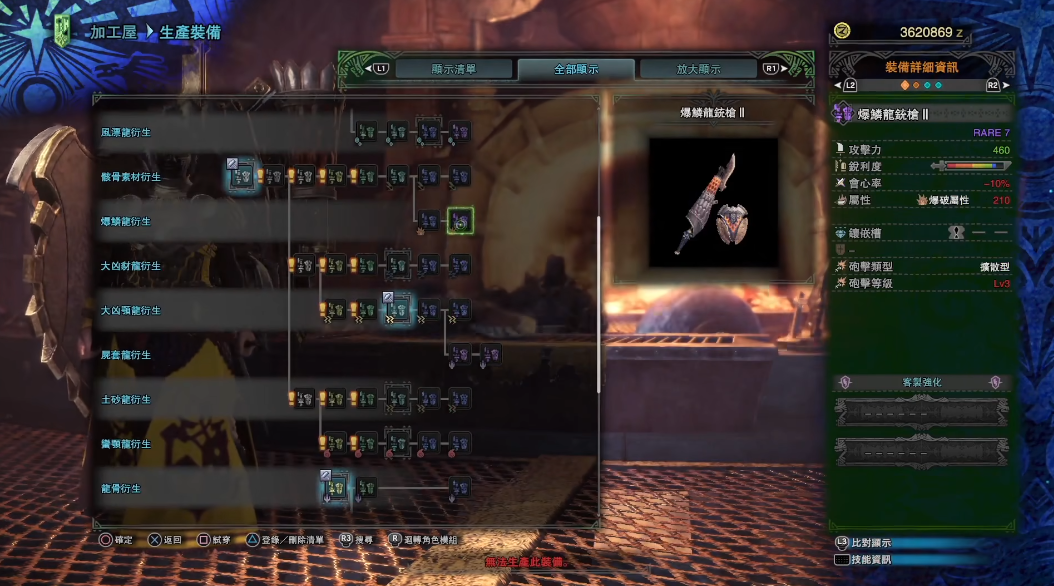
Task: Select the green-highlighted 爆鱗龍銃槍 II node
Action: coord(460,221)
